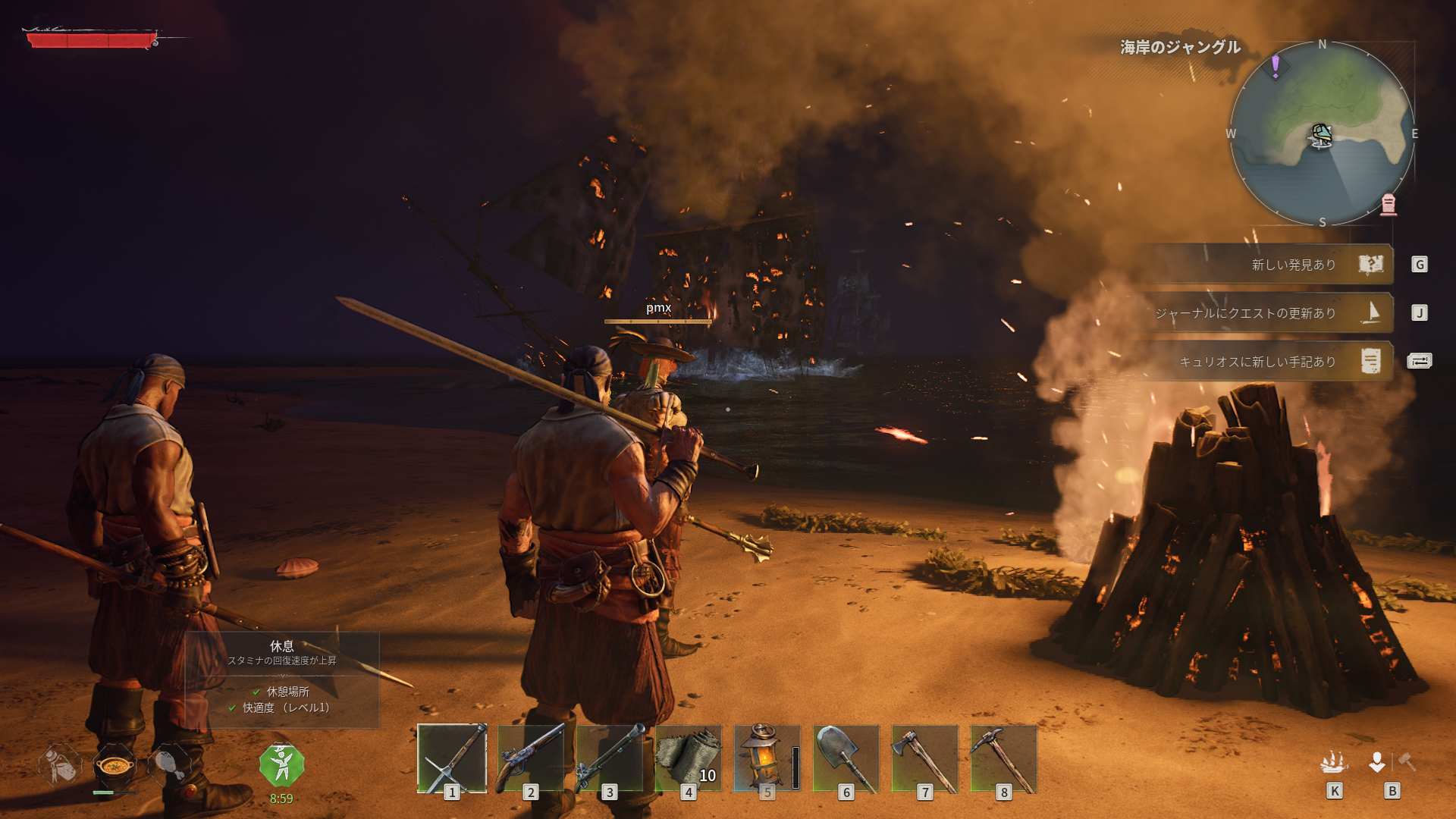Equip the shovel from the hotbar
This screenshot has height=819, width=1456.
click(x=846, y=758)
